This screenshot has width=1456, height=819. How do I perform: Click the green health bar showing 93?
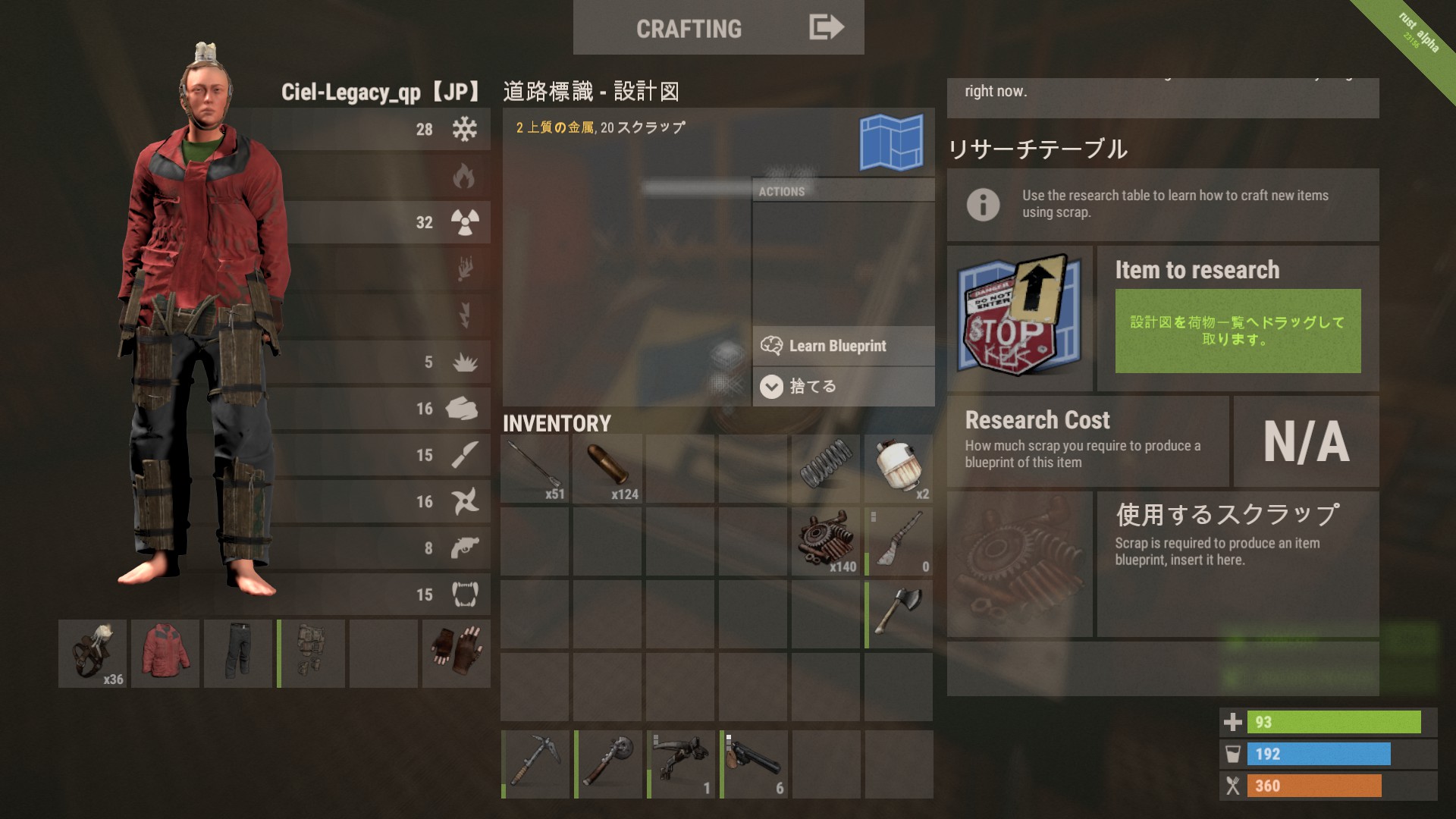coord(1335,723)
